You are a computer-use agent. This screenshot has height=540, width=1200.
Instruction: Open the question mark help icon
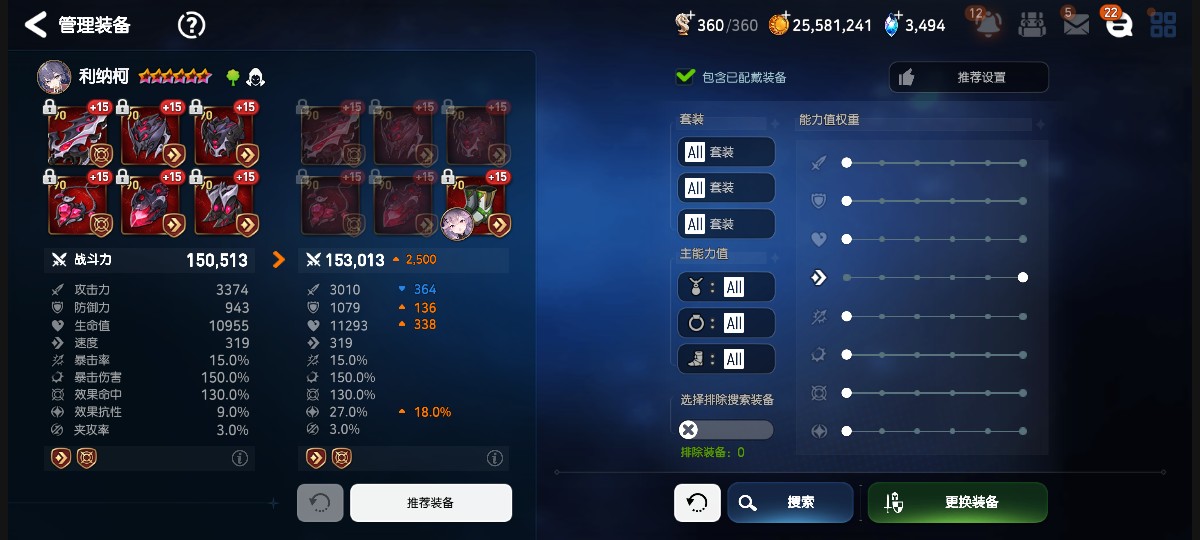pos(190,25)
